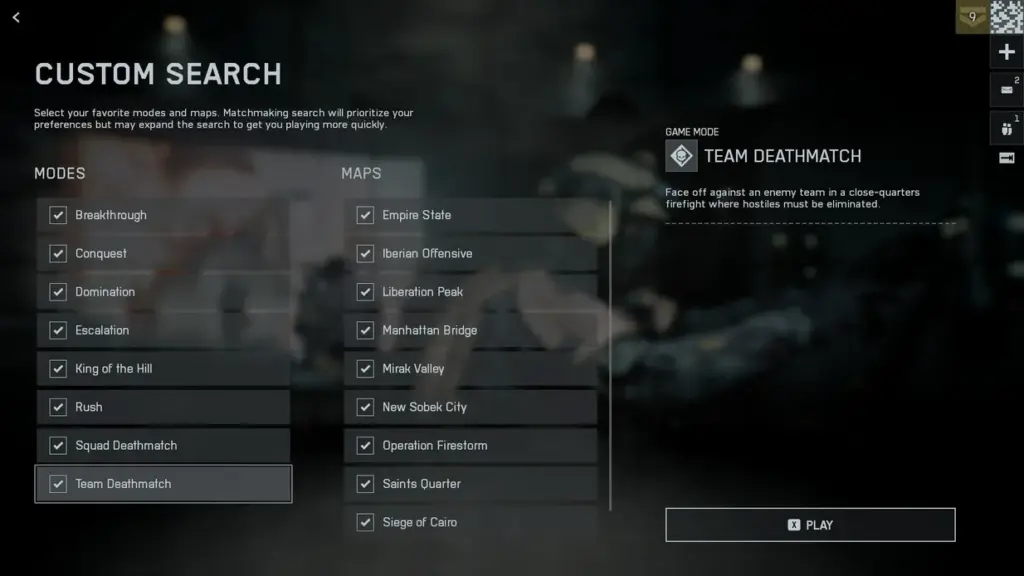Toggle Domination in the modes list
This screenshot has width=1024, height=576.
coord(58,292)
